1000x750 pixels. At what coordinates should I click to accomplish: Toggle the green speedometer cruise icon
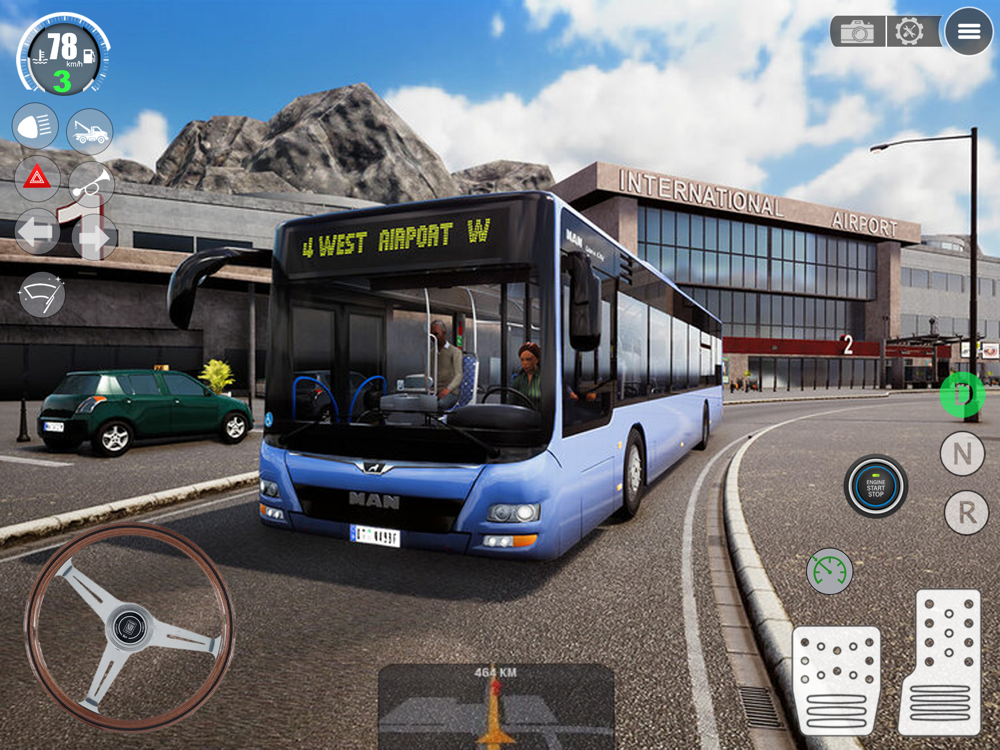point(830,571)
